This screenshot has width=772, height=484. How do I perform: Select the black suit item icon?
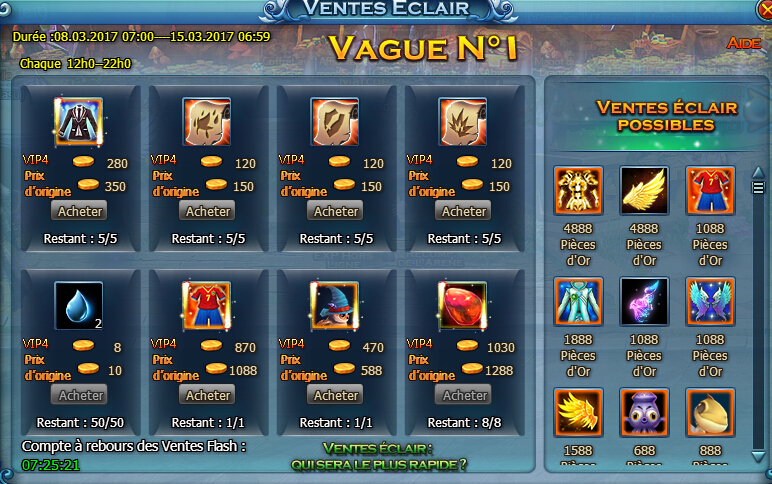point(79,122)
